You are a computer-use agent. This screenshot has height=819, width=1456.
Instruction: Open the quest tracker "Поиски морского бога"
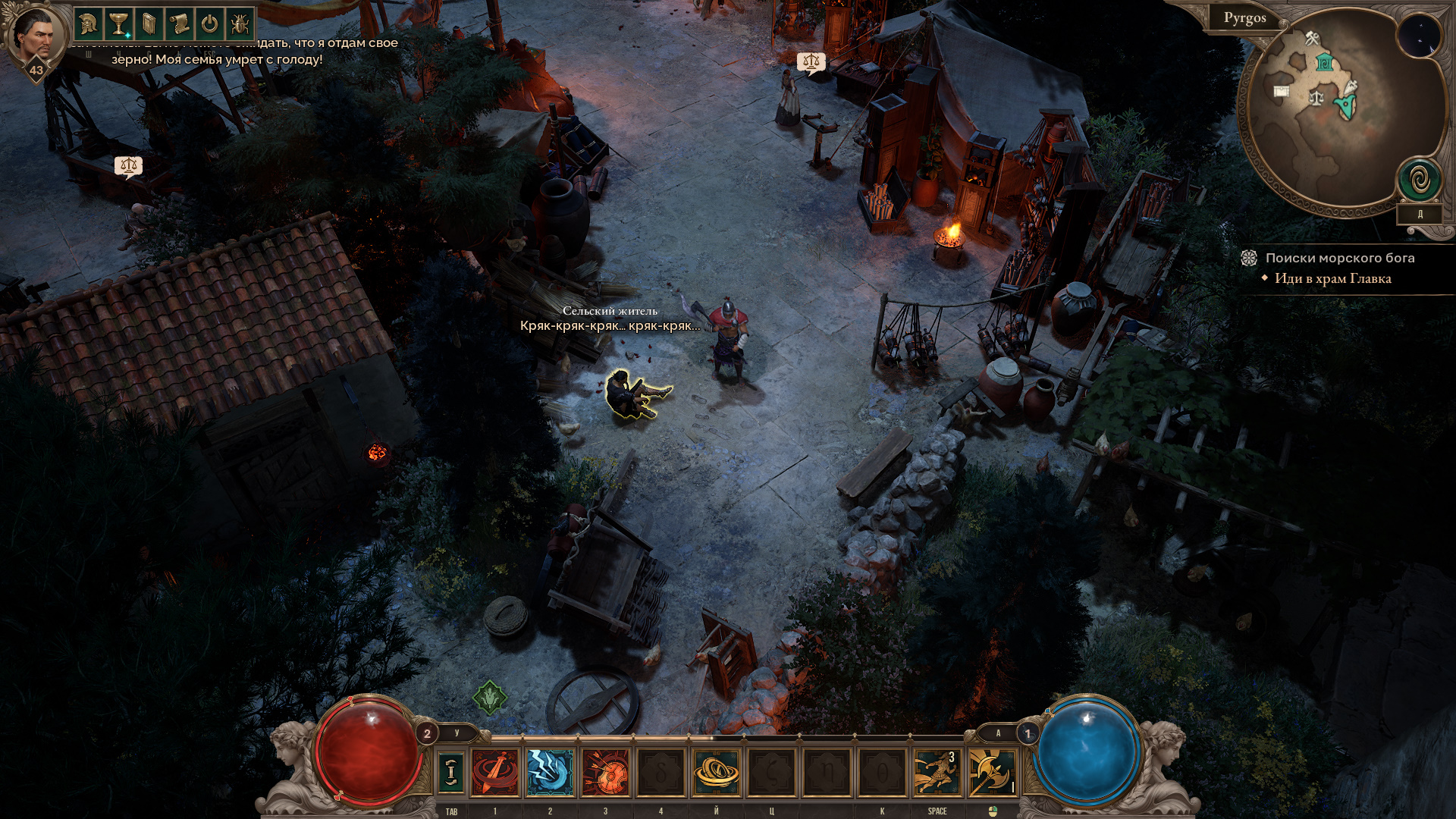[1339, 258]
